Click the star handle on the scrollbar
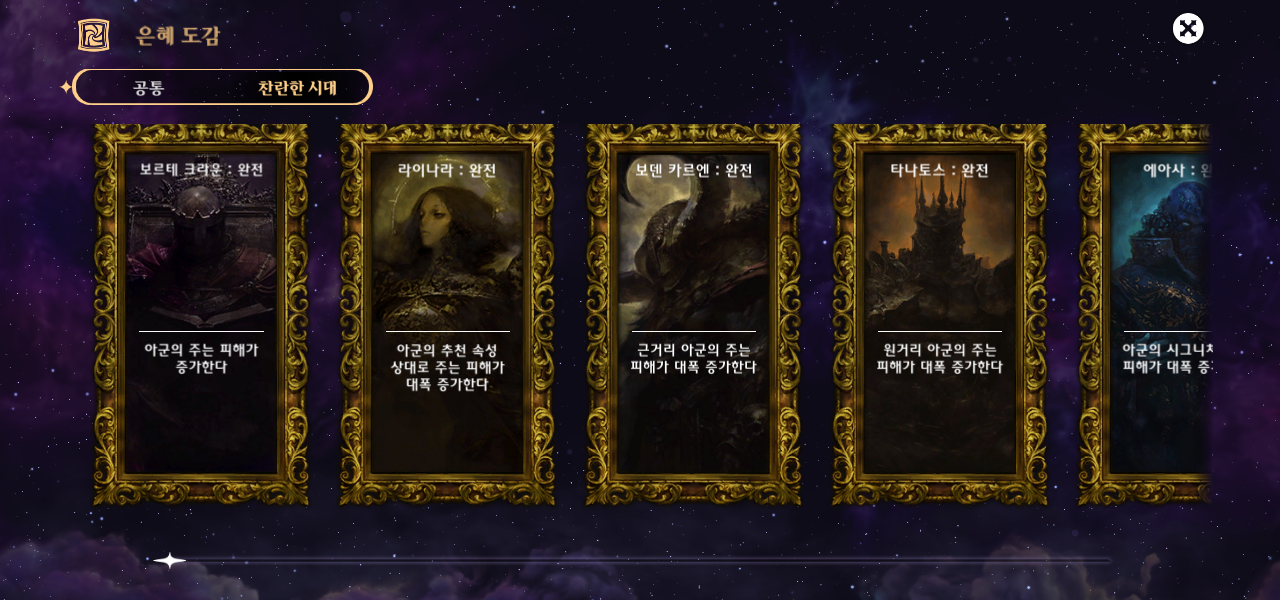This screenshot has width=1280, height=600. coord(170,560)
